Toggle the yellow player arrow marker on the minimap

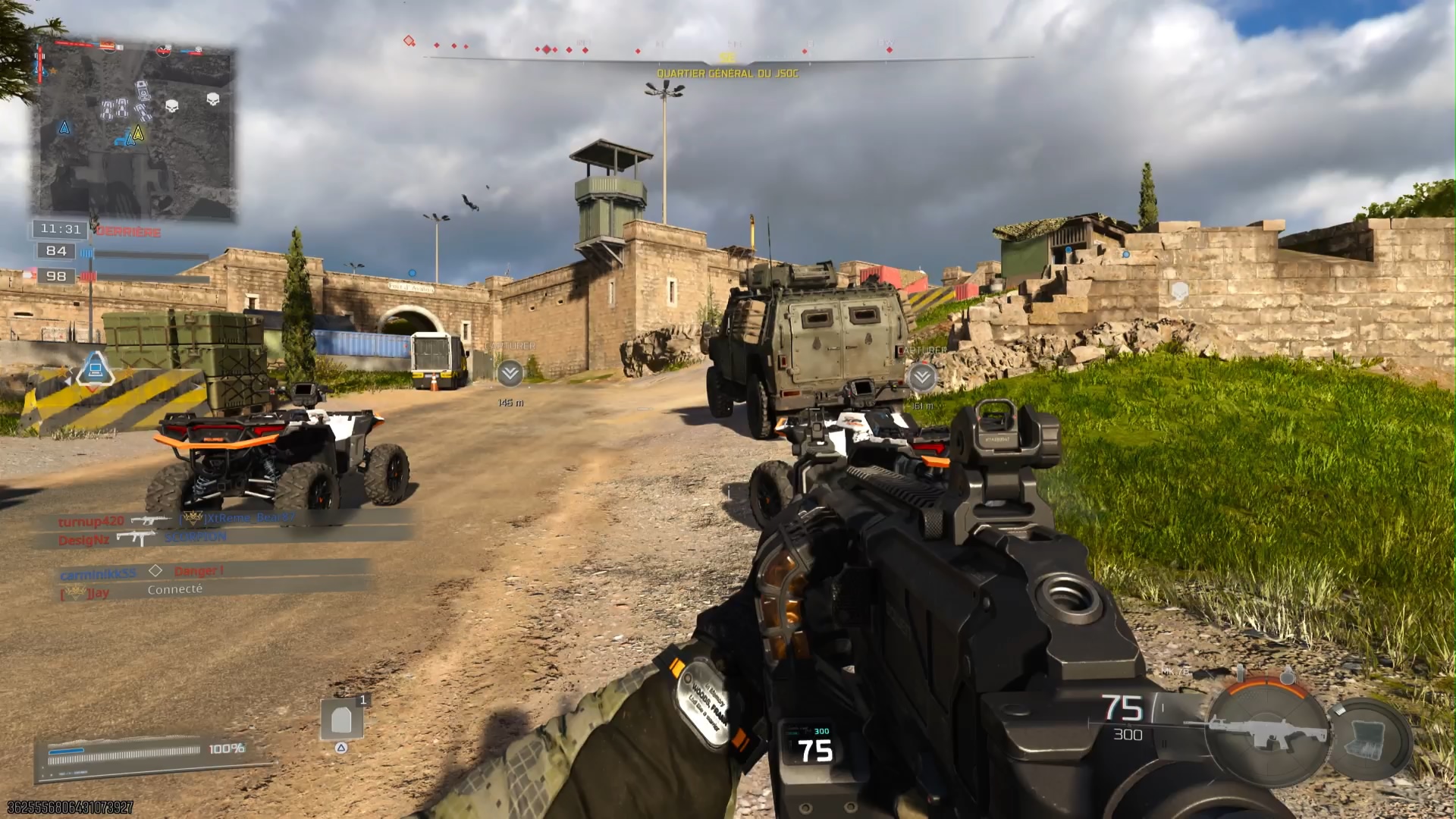pyautogui.click(x=138, y=133)
